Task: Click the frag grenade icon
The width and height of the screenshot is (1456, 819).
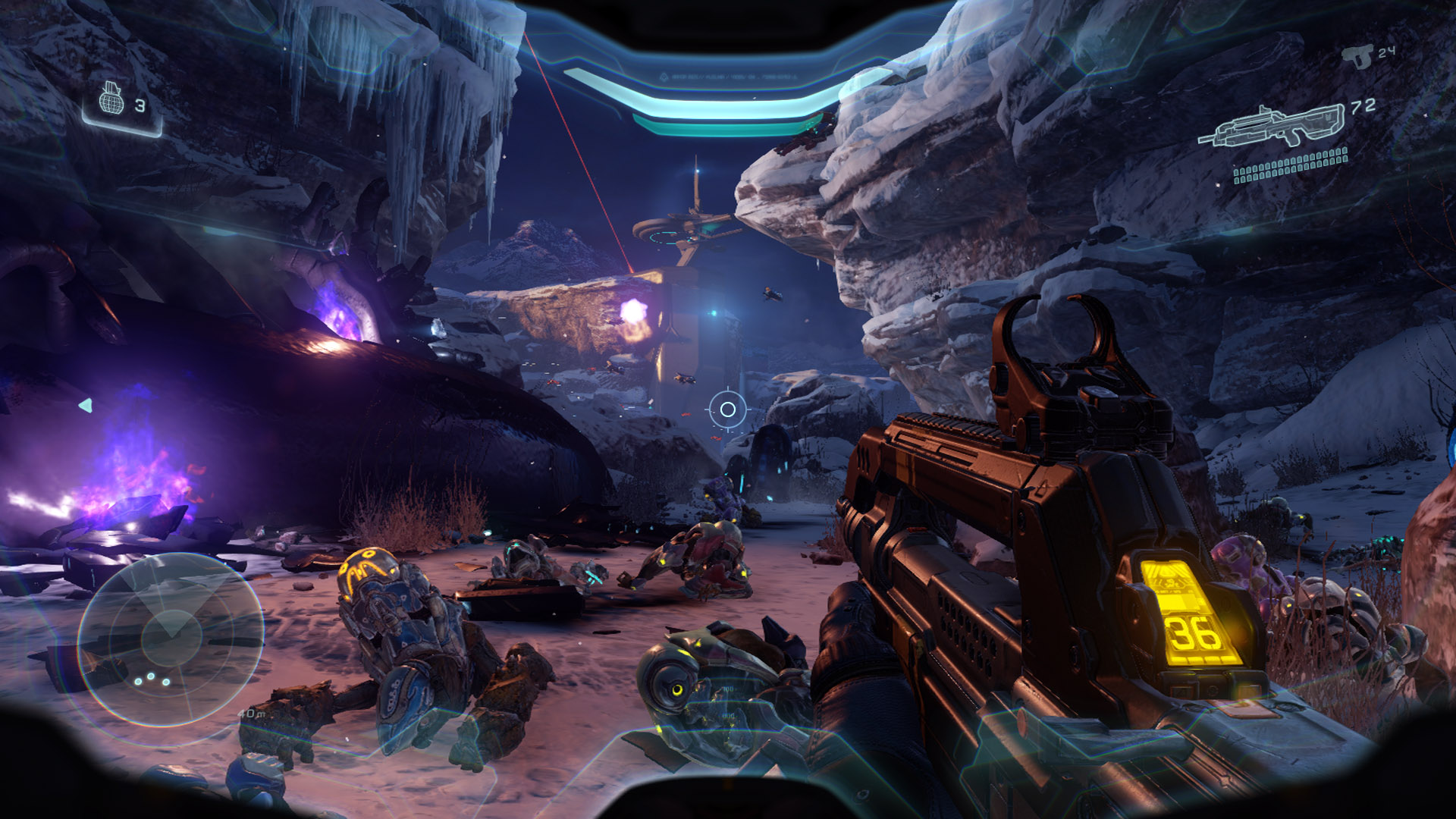Action: [111, 99]
